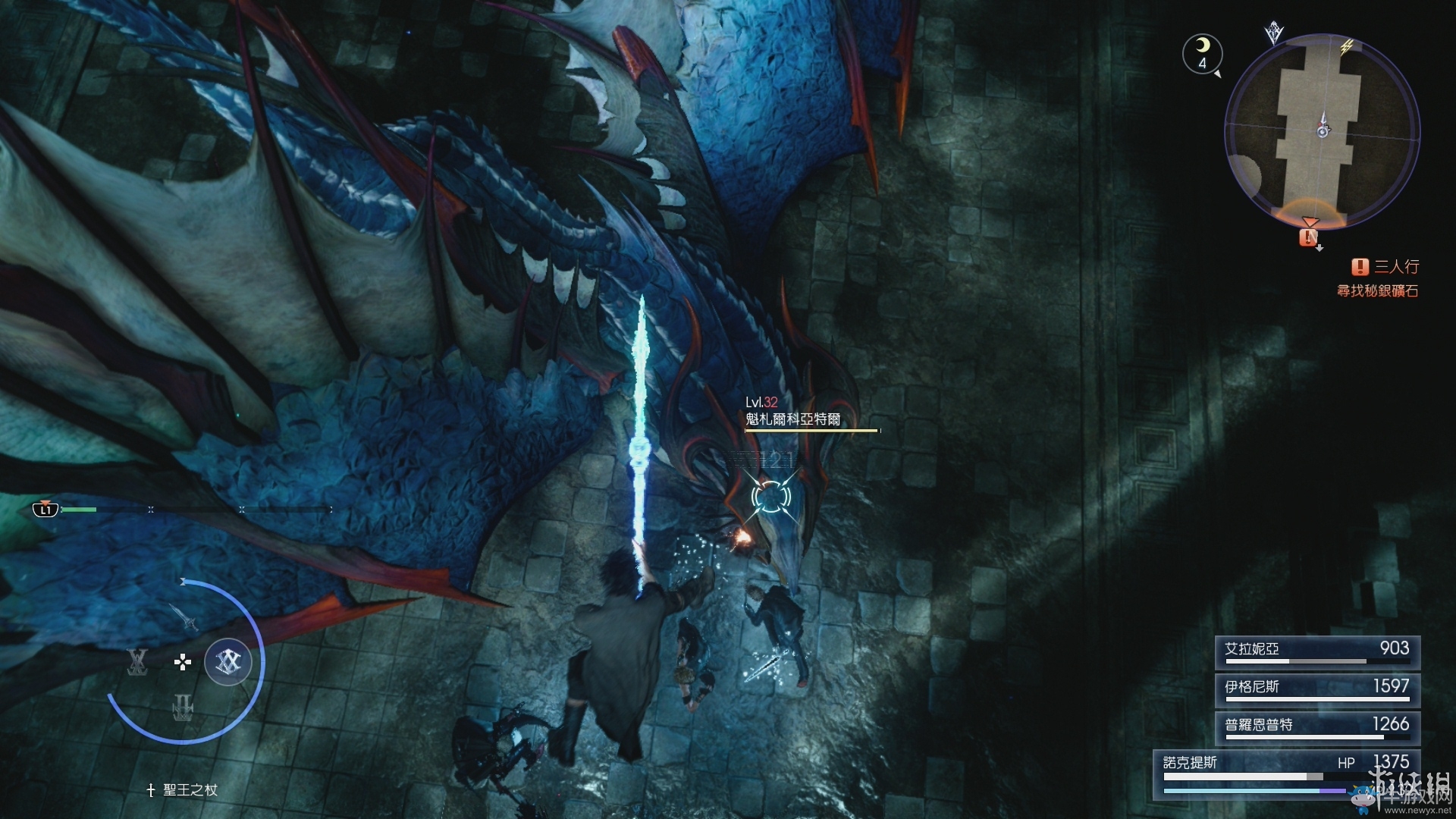Select the sword slot in weapon wheel

[x=184, y=616]
